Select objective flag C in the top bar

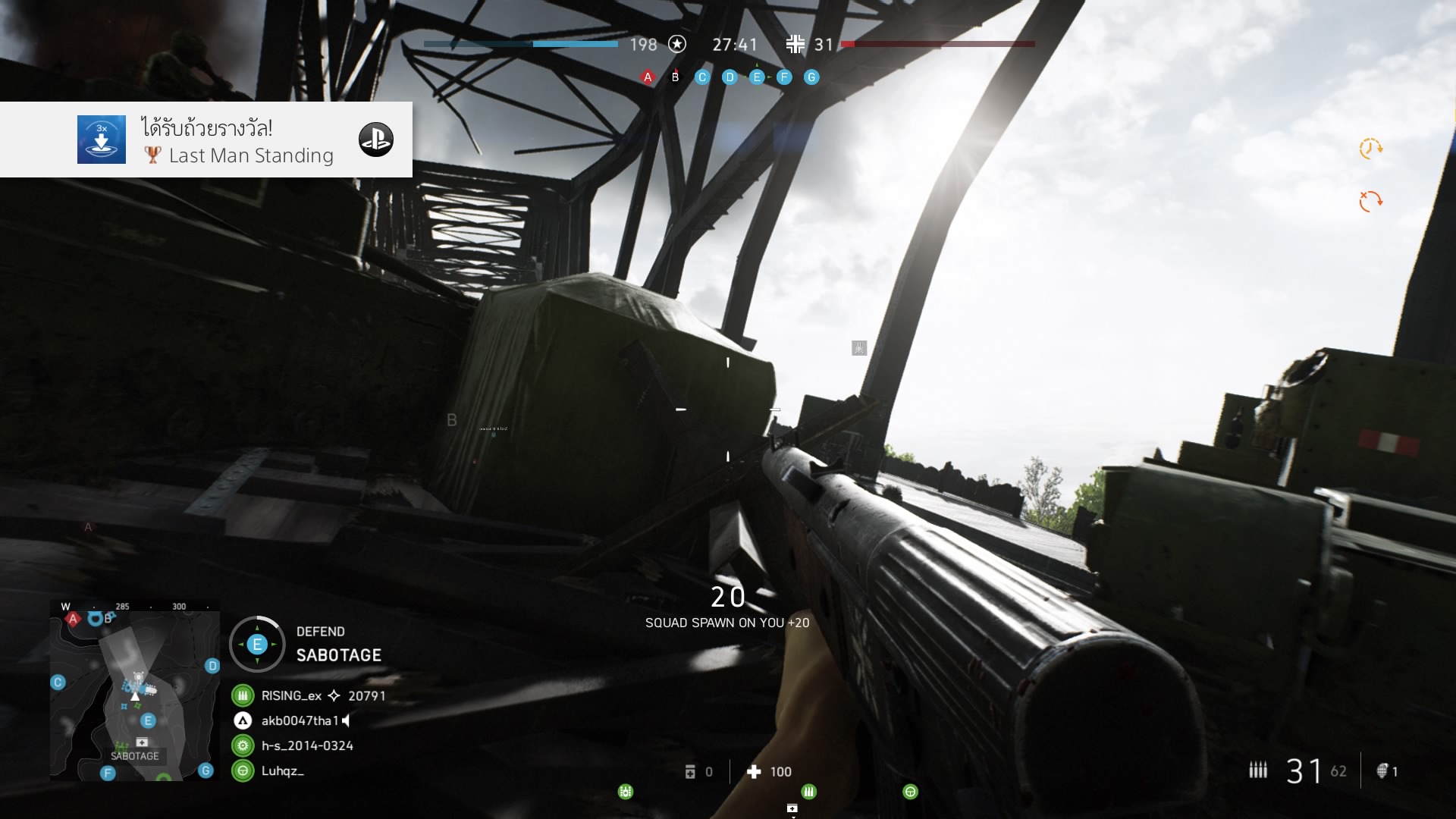coord(702,77)
